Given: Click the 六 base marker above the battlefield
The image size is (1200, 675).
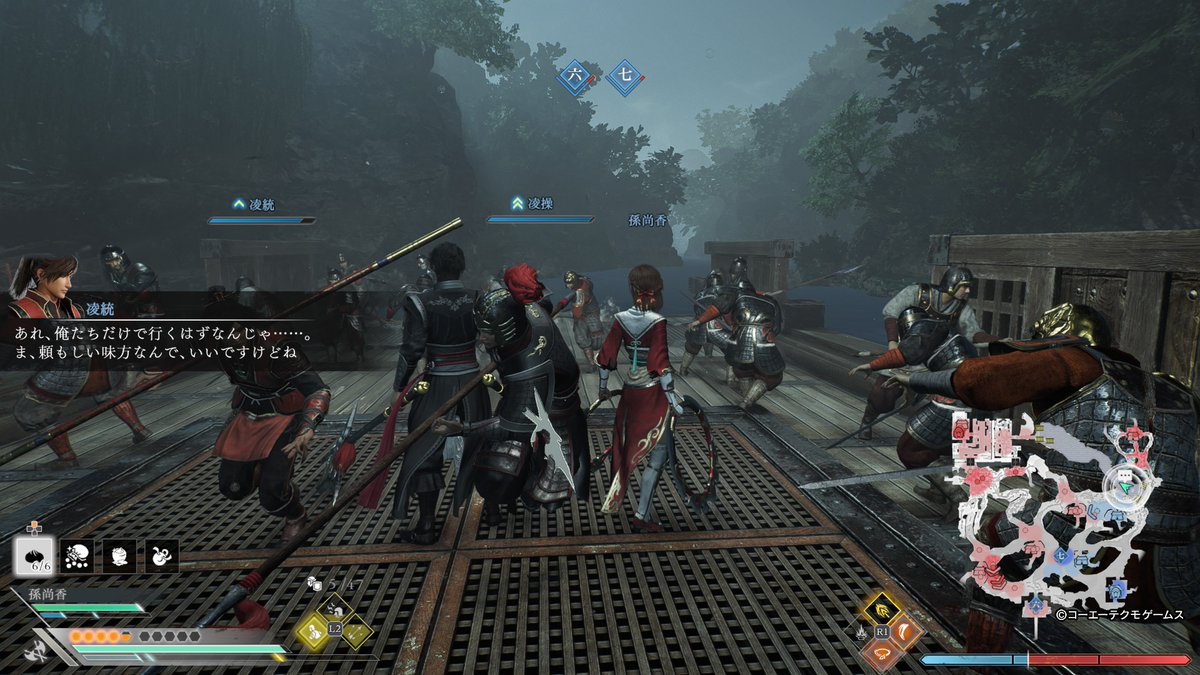Looking at the screenshot, I should click(x=575, y=76).
